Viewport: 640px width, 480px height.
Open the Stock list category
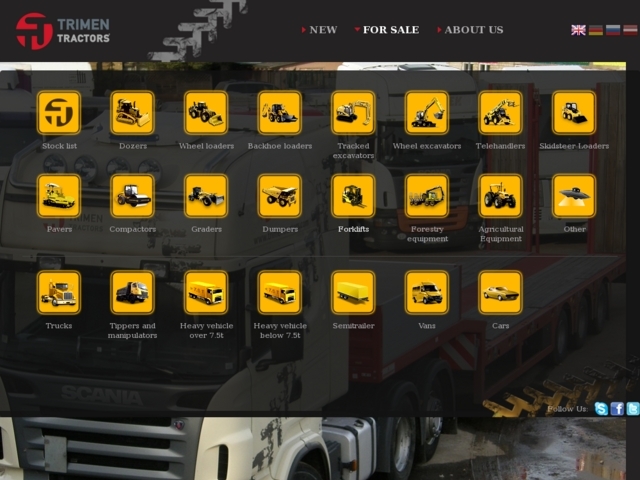click(59, 113)
